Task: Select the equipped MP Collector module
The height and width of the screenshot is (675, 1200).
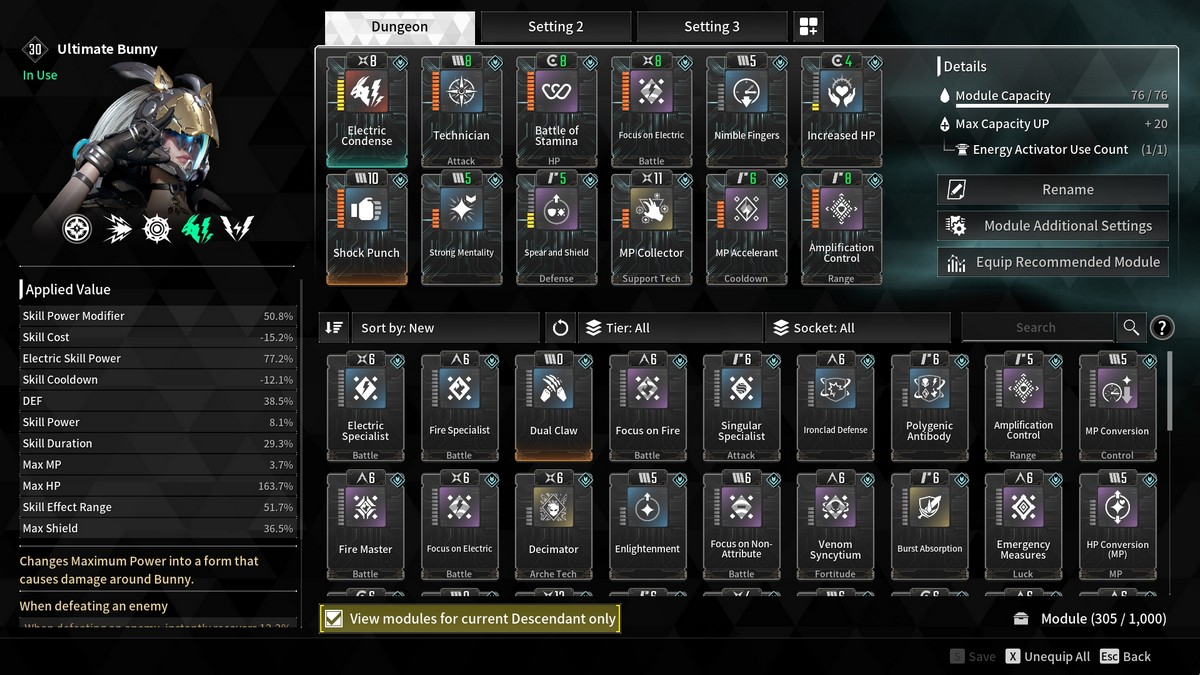Action: click(x=651, y=228)
